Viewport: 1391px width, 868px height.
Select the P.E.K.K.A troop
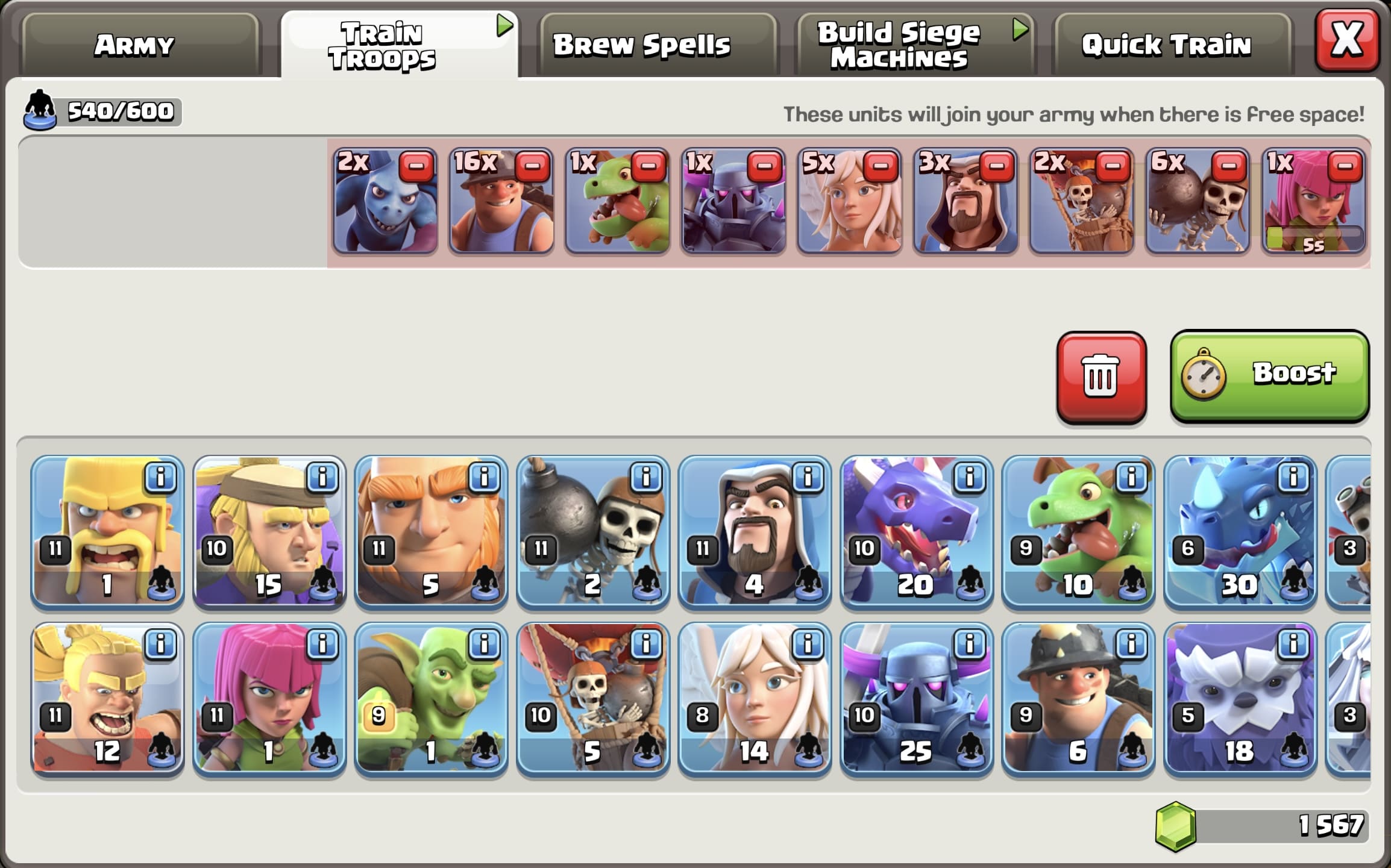tap(916, 699)
